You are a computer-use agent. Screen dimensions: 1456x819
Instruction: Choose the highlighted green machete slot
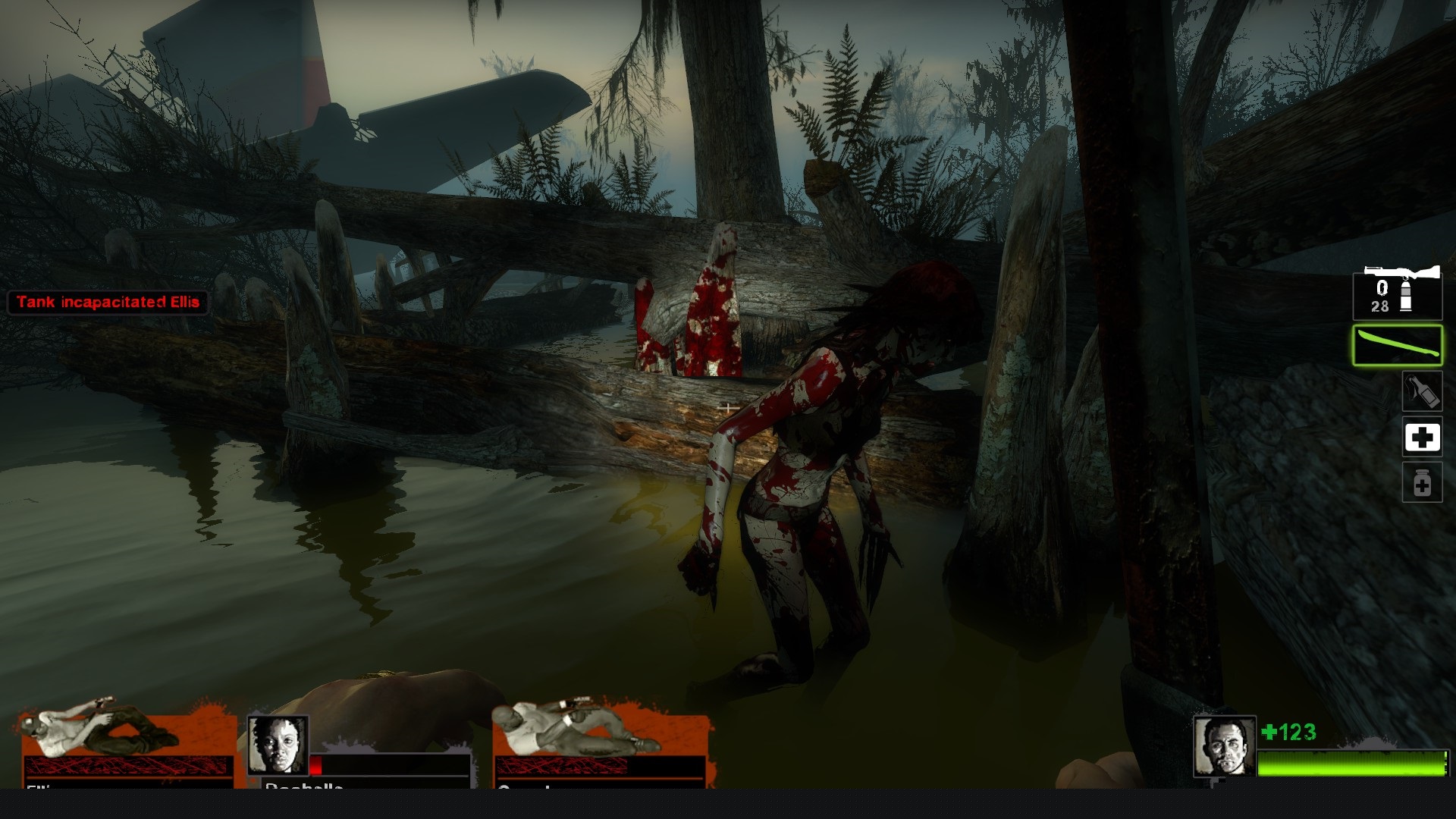(x=1398, y=345)
